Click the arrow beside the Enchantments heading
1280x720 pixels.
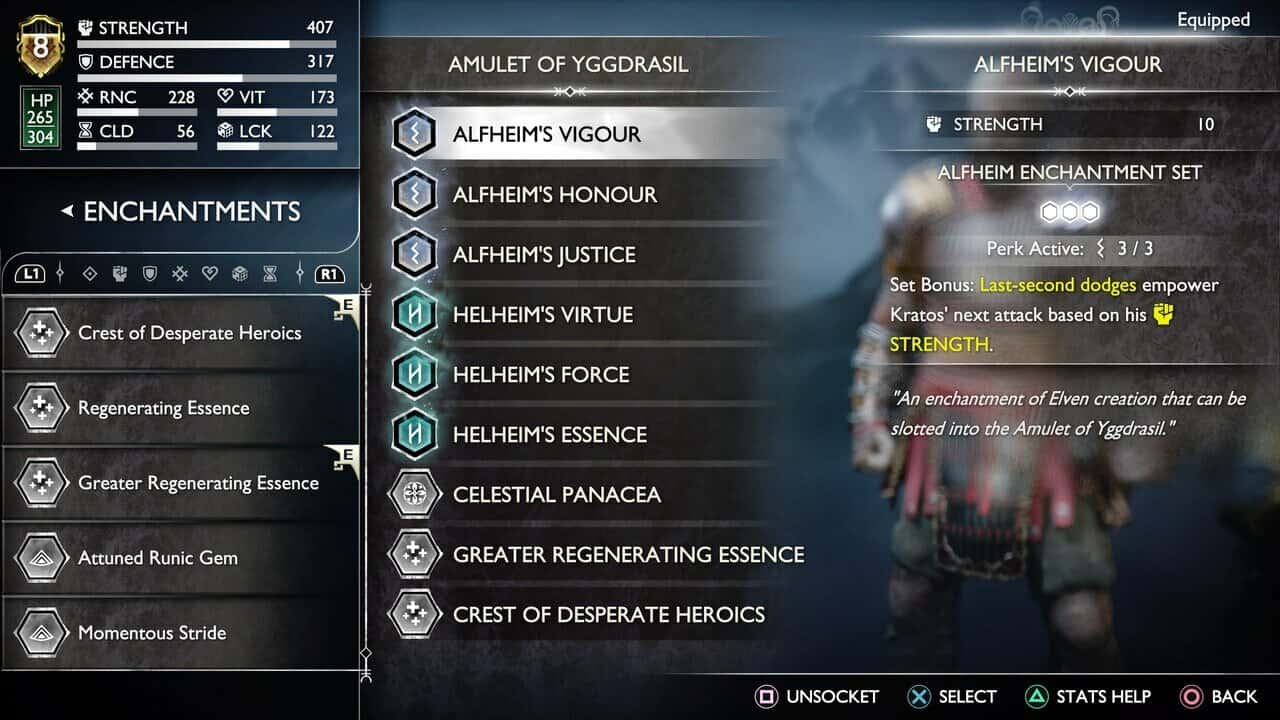[67, 211]
